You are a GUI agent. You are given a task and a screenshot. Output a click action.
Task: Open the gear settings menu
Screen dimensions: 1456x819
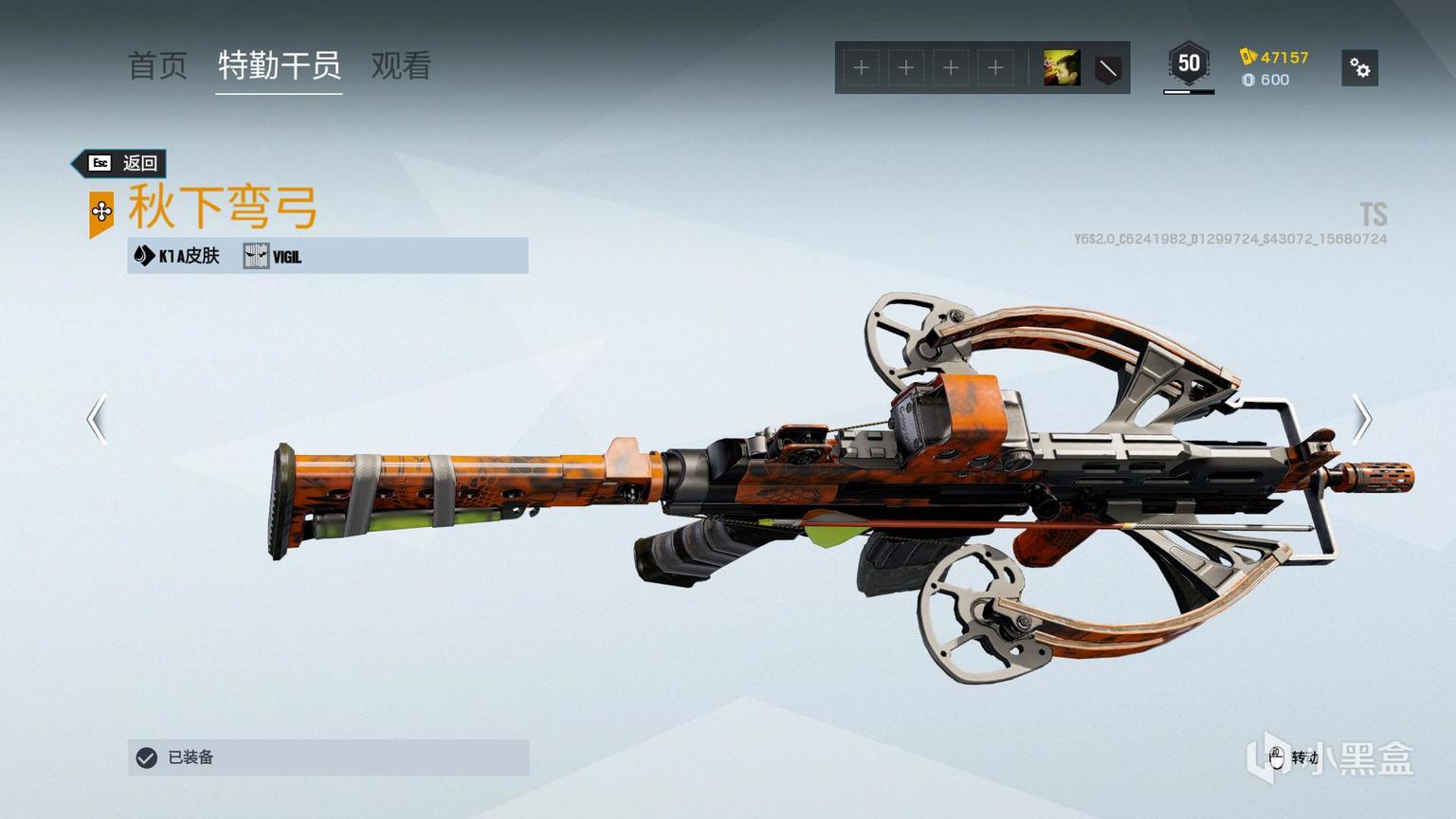1359,68
